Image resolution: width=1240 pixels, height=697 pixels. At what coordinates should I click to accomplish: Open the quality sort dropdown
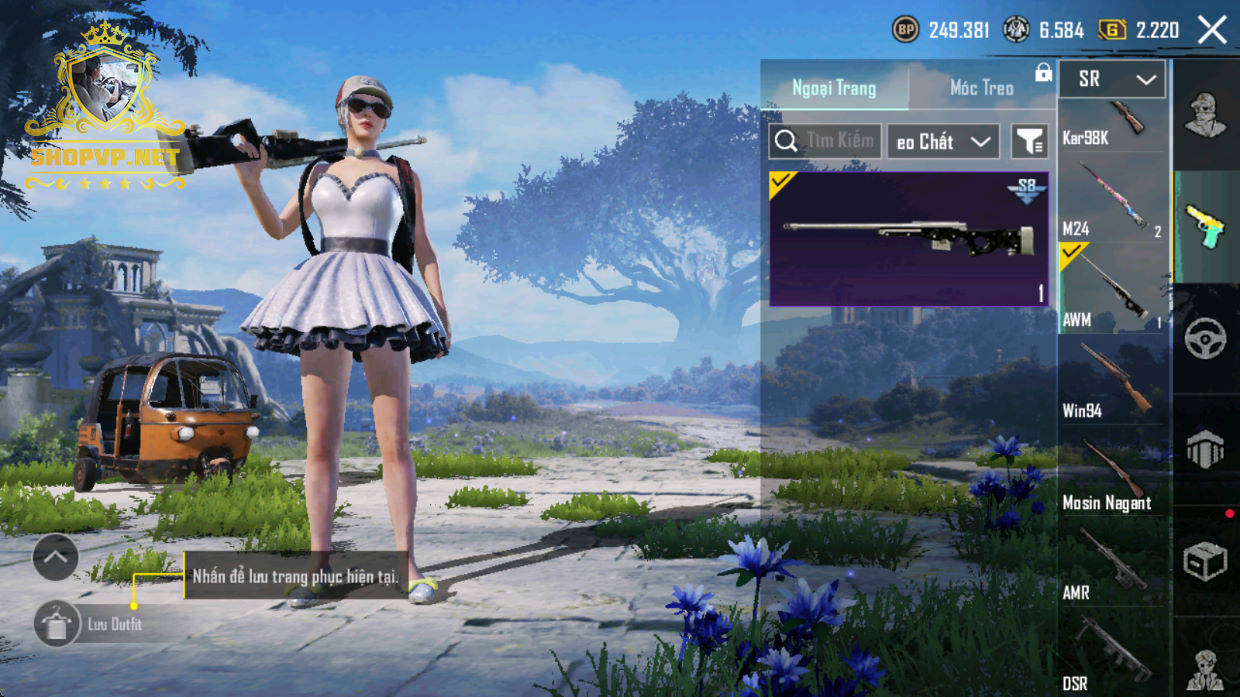tap(942, 142)
